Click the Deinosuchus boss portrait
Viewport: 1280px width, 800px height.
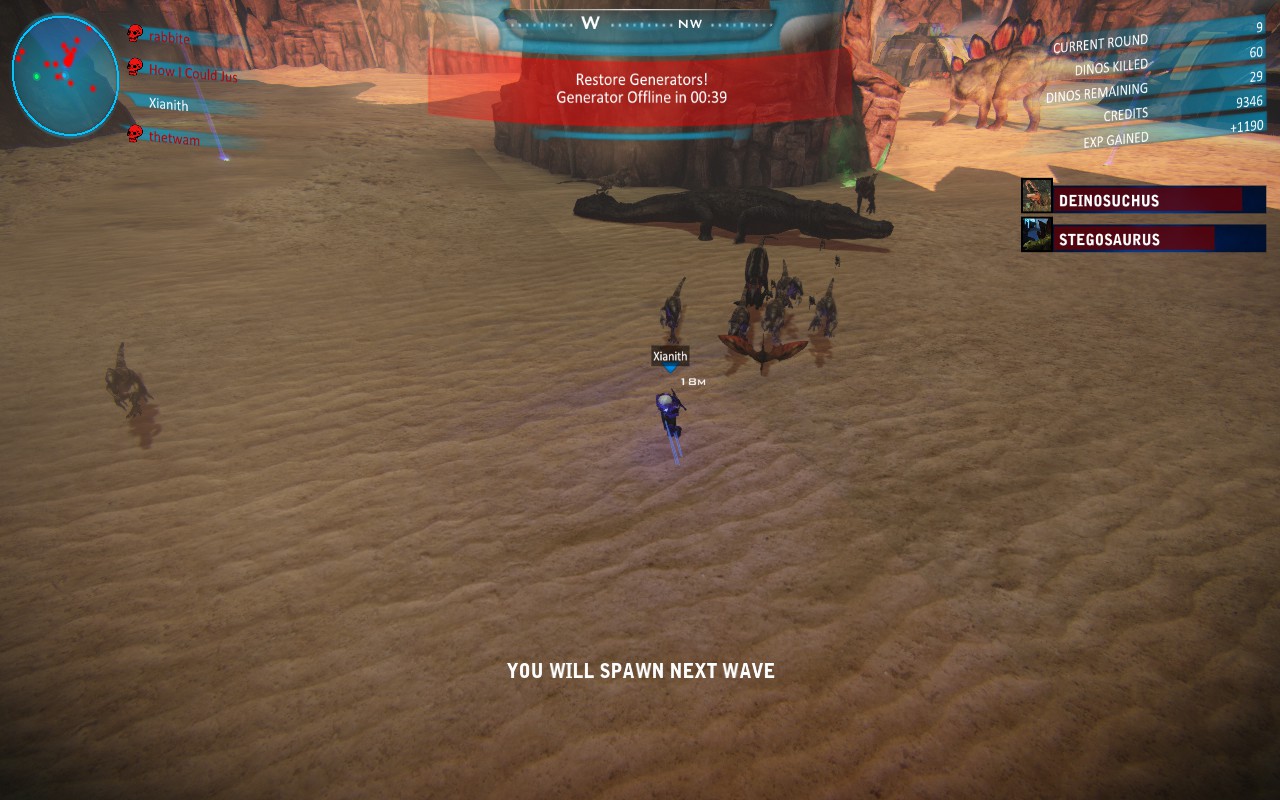point(1037,196)
